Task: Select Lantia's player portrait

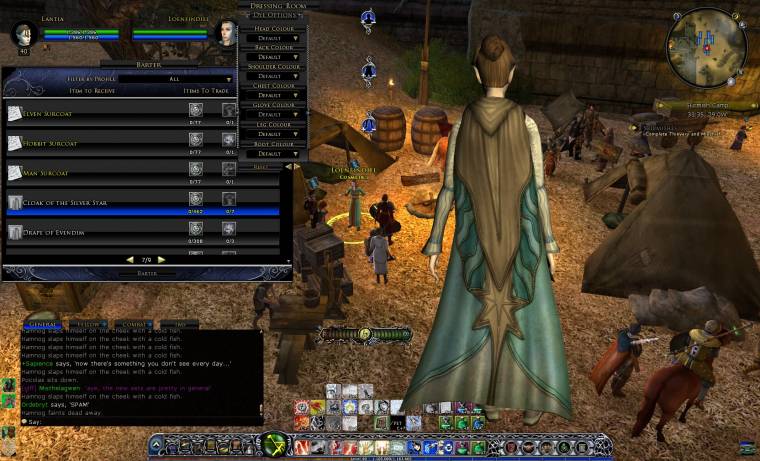Action: [x=24, y=35]
